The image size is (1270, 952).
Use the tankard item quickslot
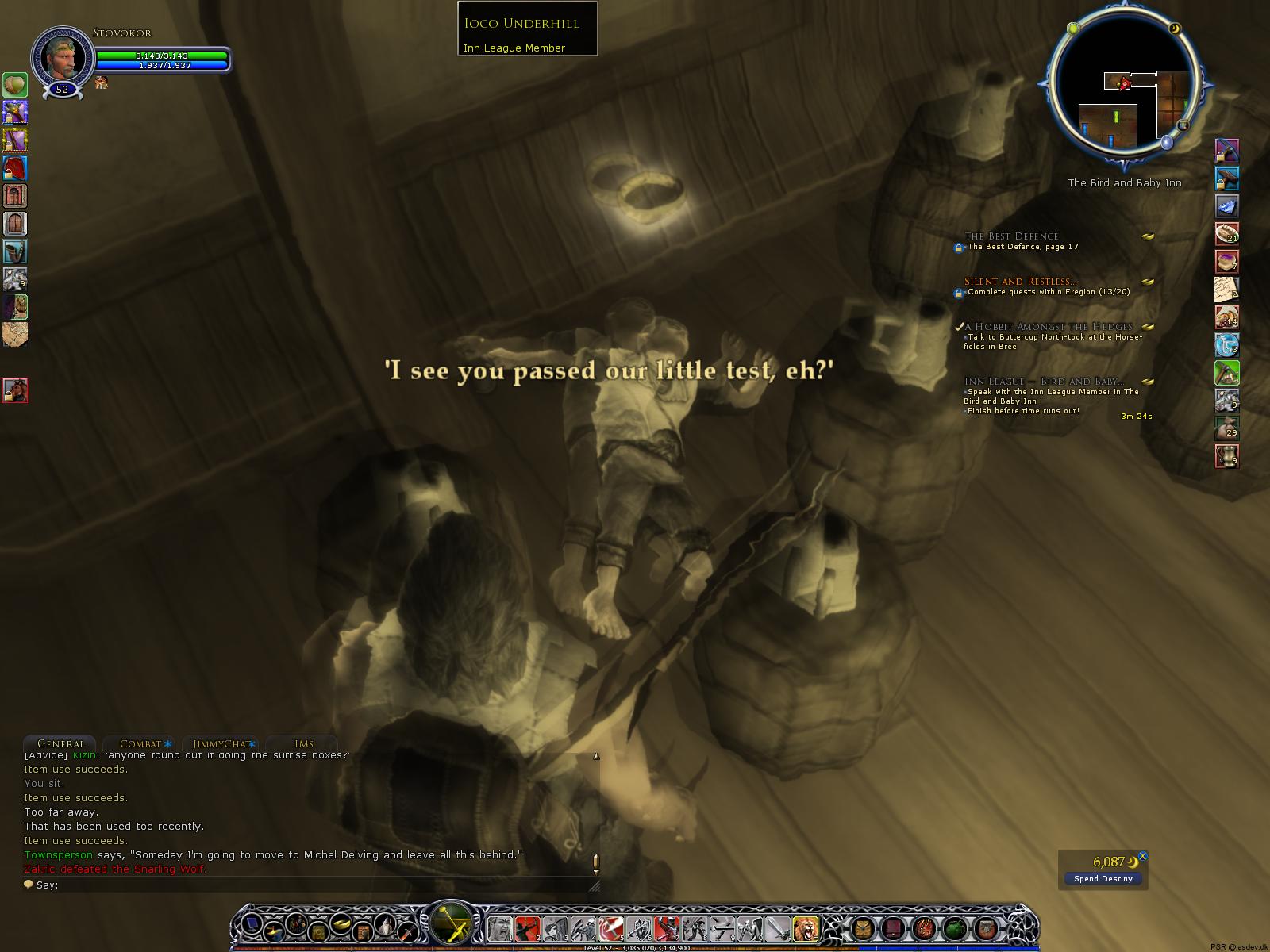click(1226, 457)
